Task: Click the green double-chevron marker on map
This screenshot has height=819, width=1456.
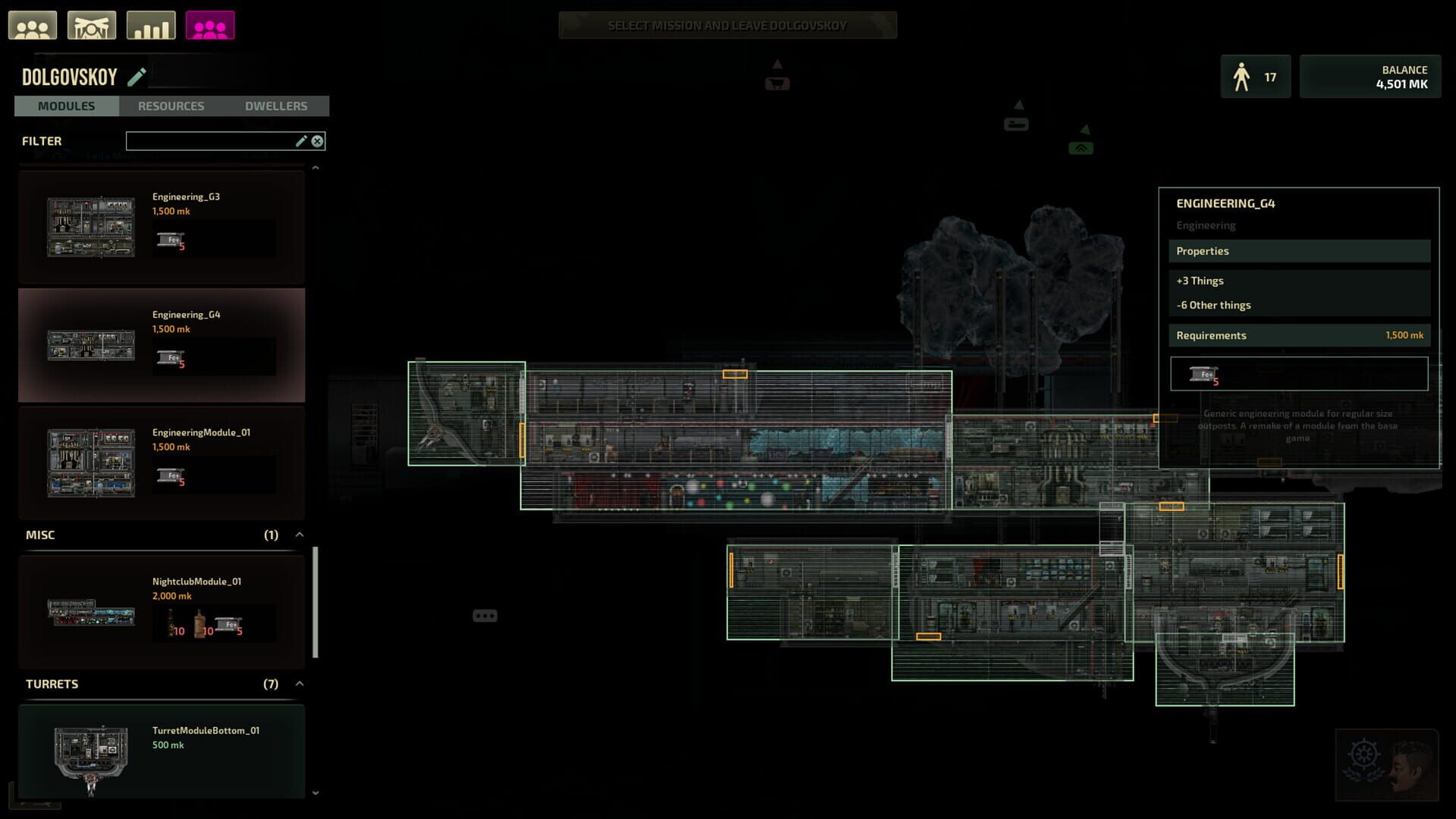Action: pyautogui.click(x=1080, y=146)
